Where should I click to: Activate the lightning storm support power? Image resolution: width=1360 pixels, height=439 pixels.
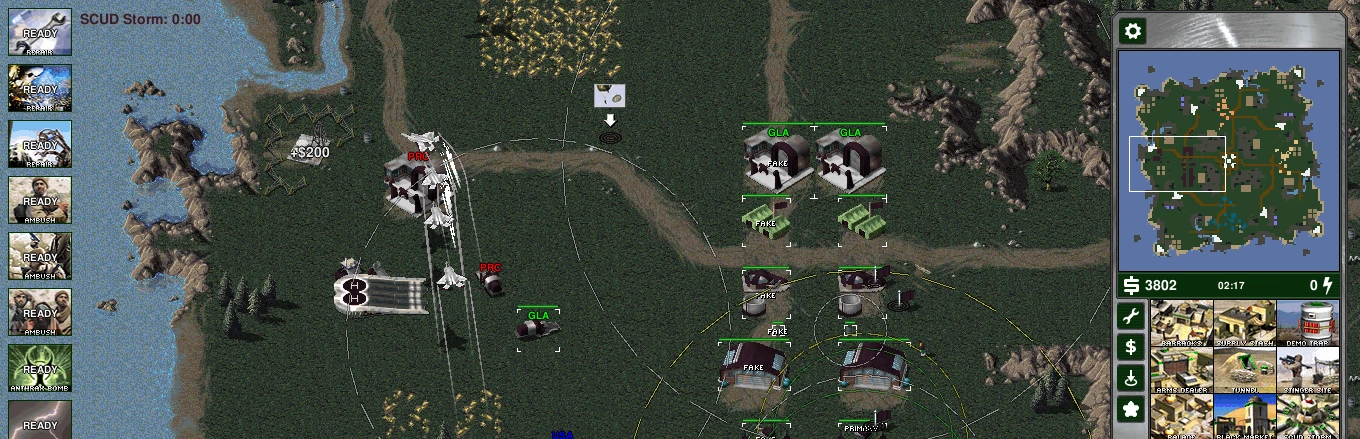(40, 419)
